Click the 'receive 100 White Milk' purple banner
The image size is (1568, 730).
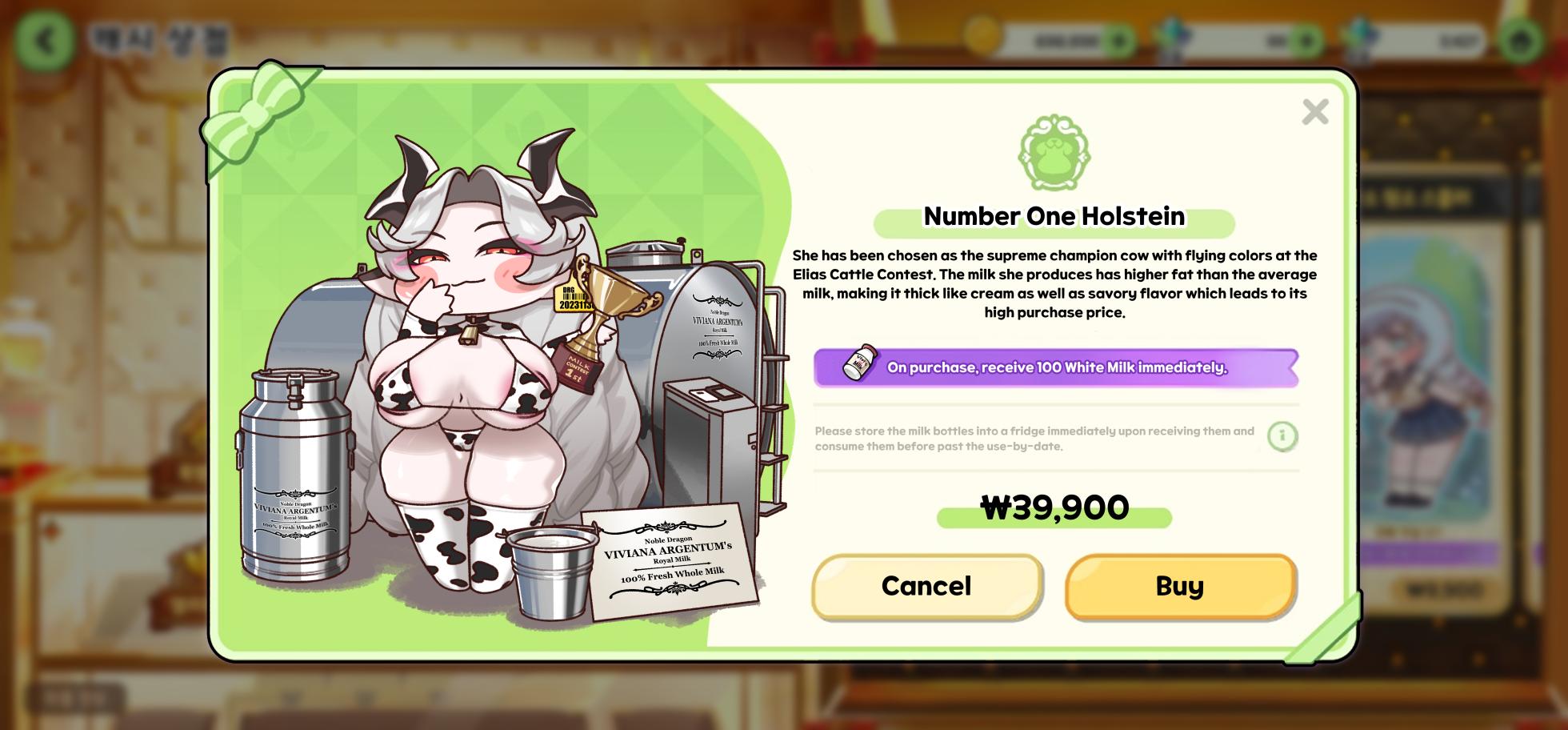click(1054, 368)
